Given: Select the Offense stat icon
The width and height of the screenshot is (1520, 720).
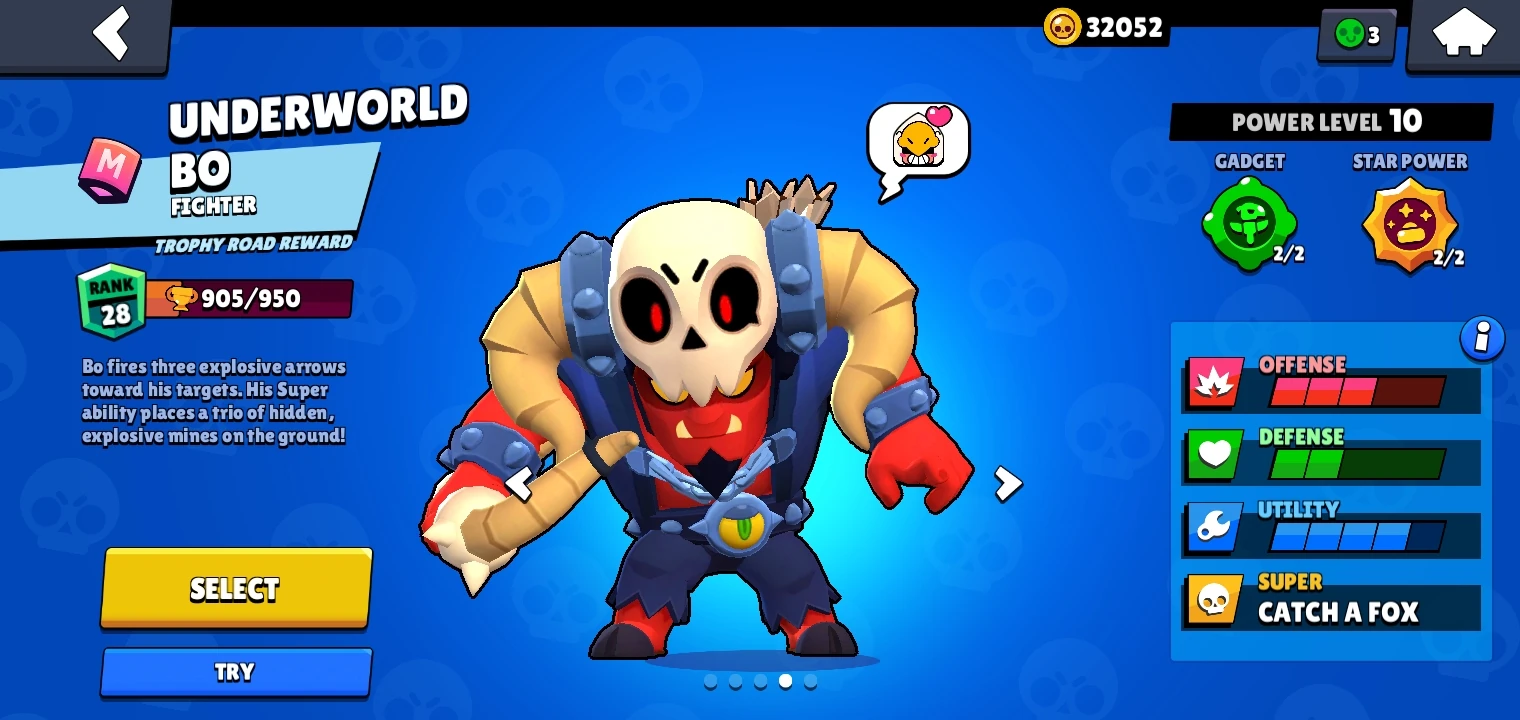Looking at the screenshot, I should [1214, 383].
